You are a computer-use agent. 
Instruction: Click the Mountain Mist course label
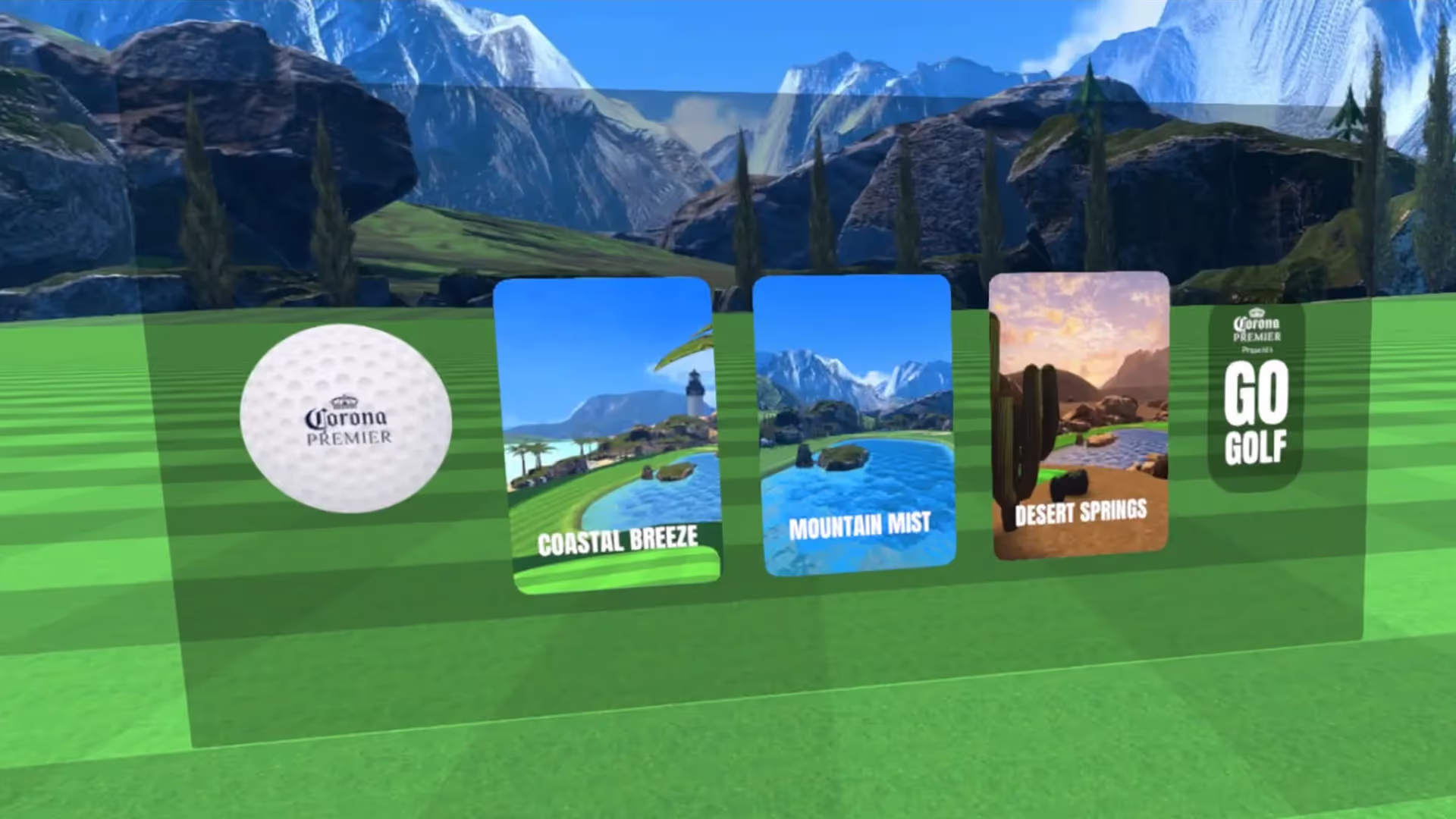860,523
